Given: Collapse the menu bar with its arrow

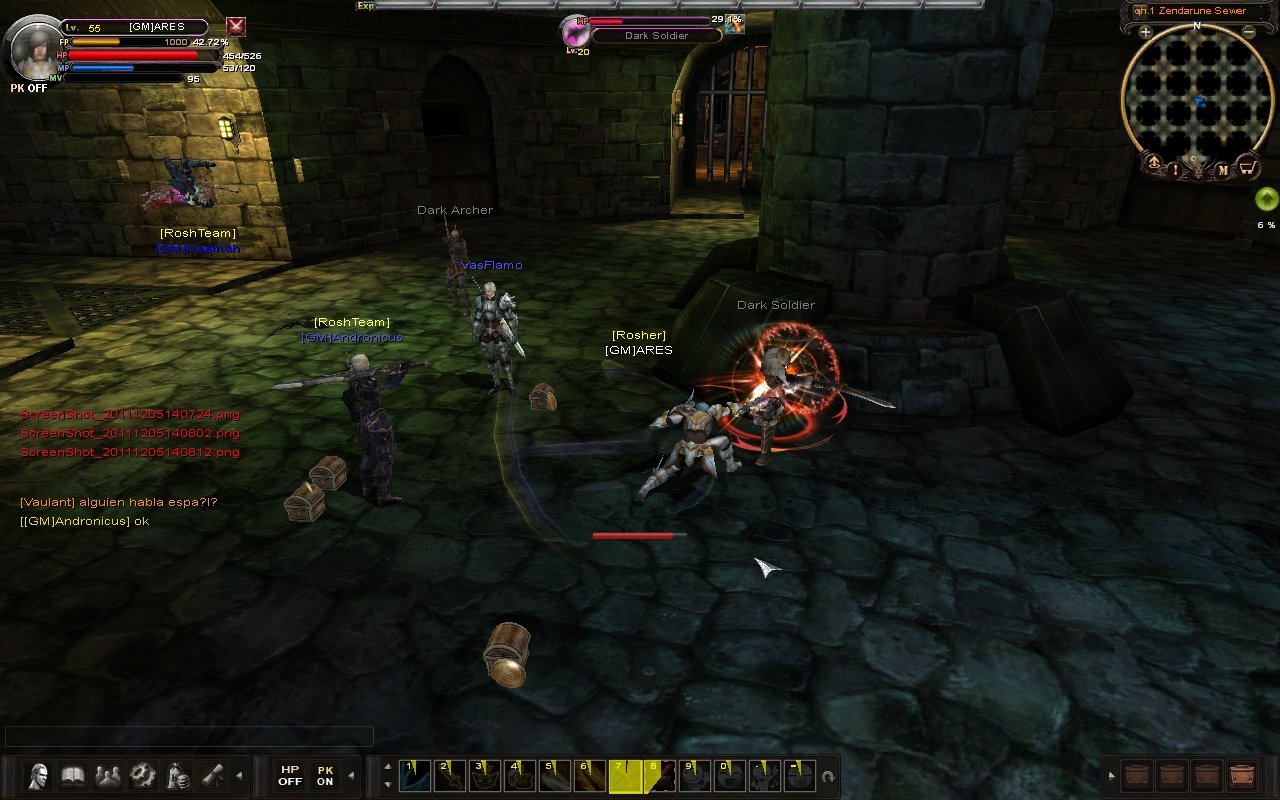Looking at the screenshot, I should 240,775.
